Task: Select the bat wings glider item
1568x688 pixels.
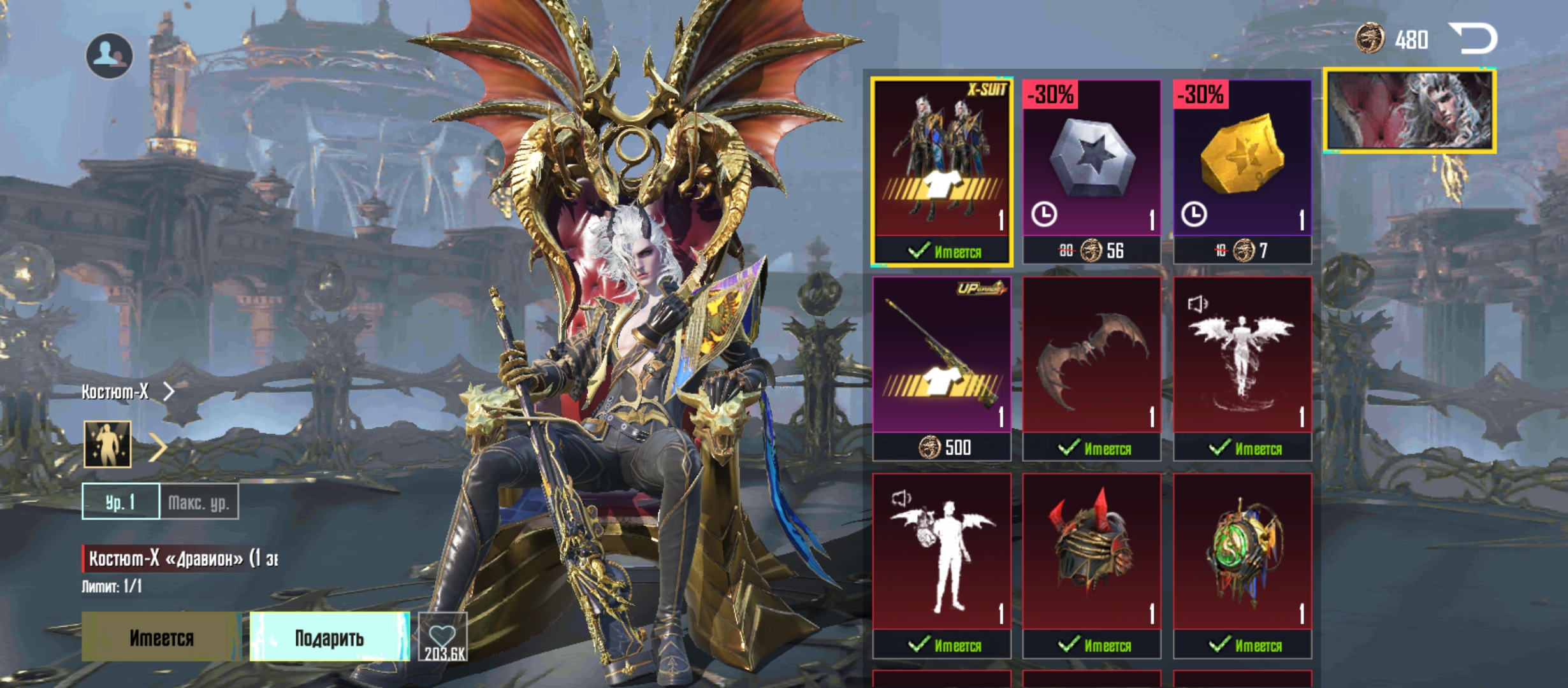Action: pos(1091,368)
